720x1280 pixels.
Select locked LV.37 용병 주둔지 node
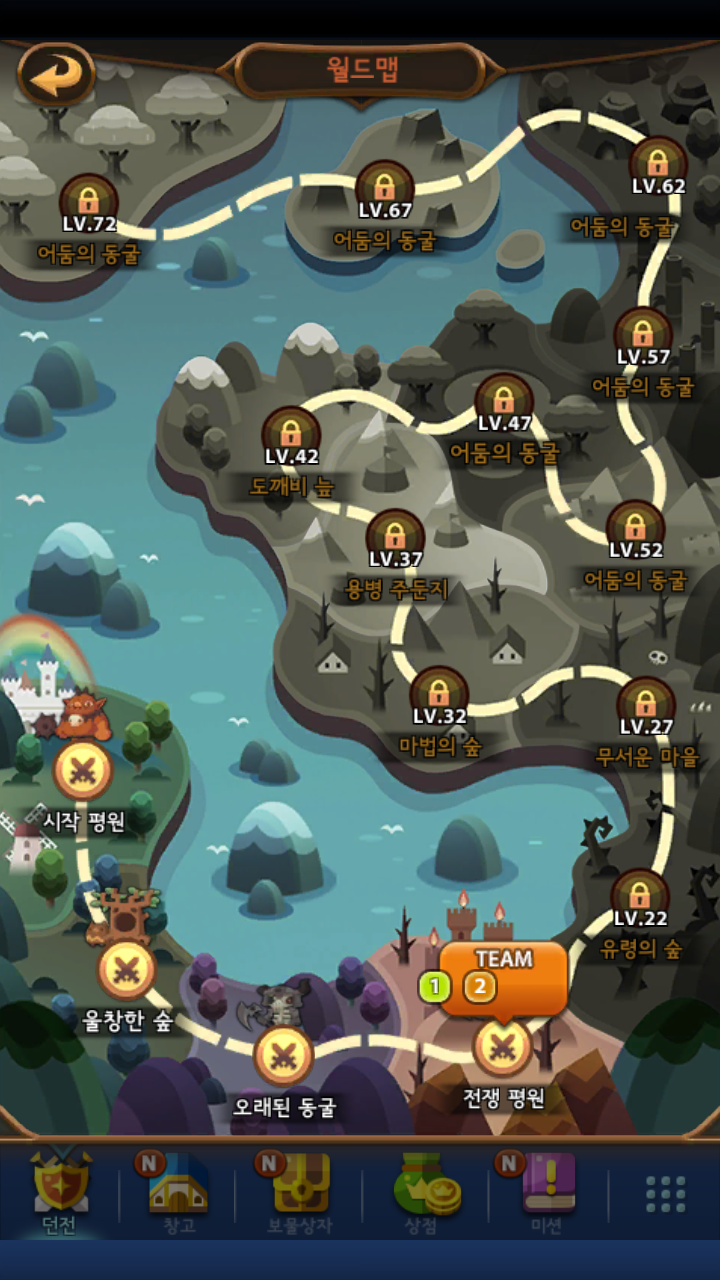tap(395, 538)
